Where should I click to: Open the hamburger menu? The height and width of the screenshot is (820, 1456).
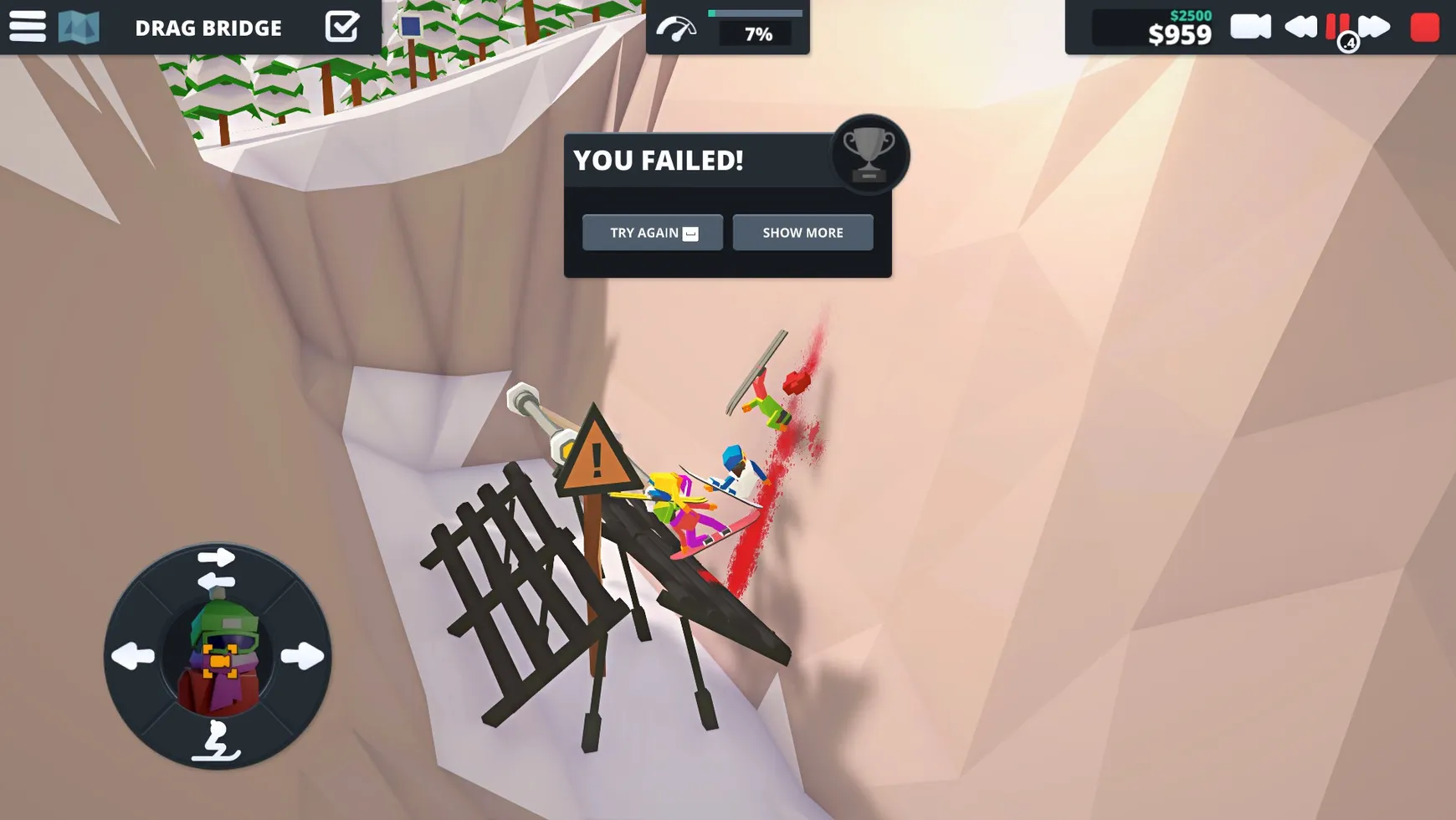(x=28, y=27)
